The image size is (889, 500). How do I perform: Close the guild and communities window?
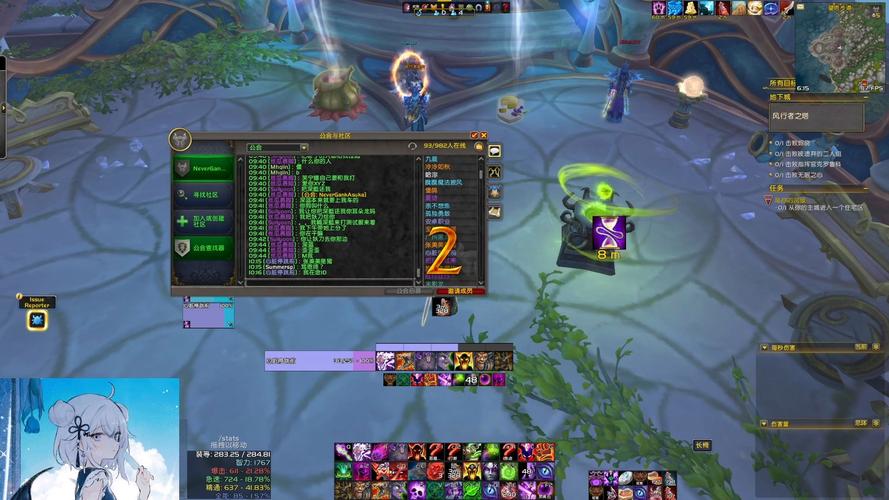484,135
